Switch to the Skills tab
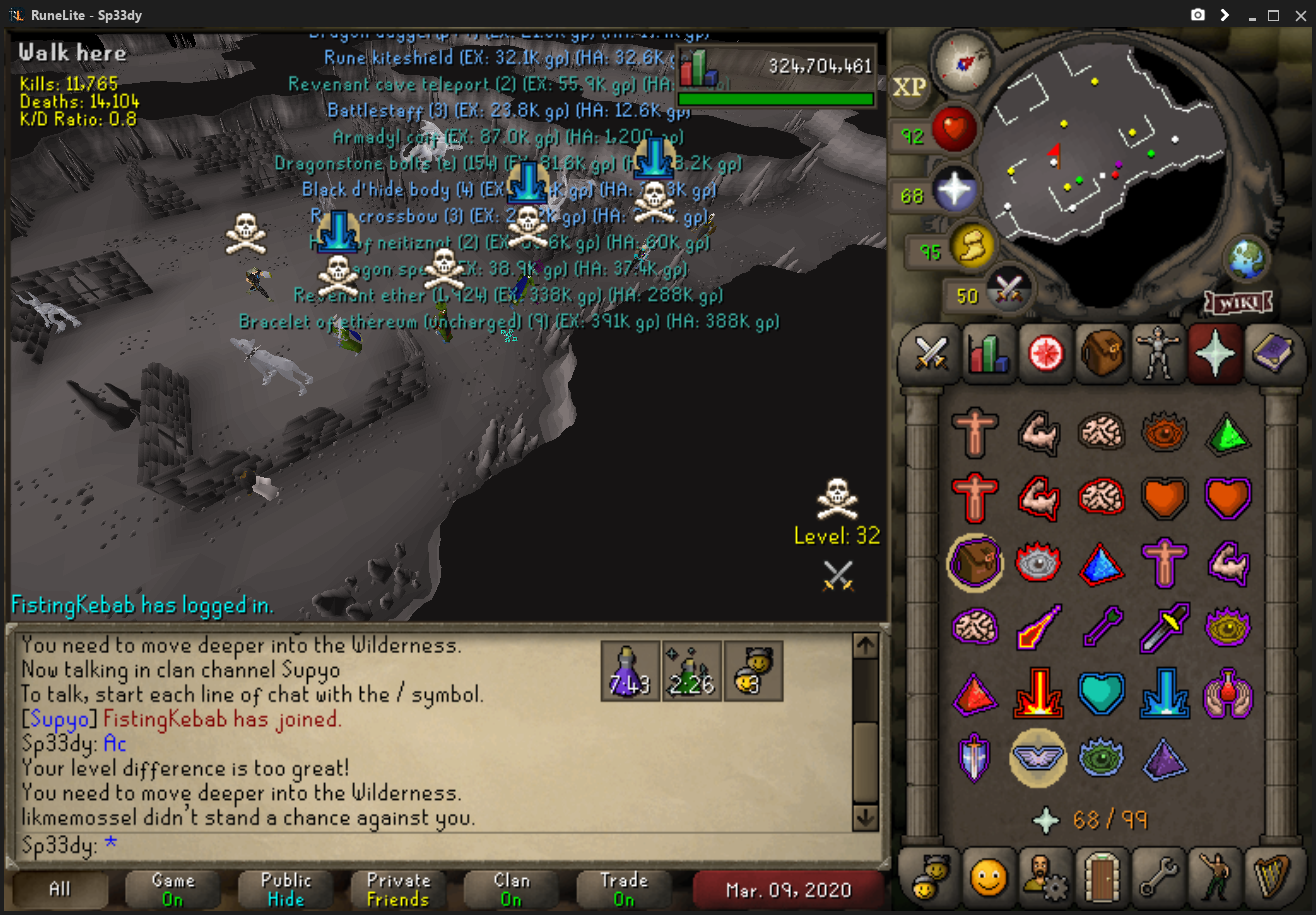 [986, 354]
